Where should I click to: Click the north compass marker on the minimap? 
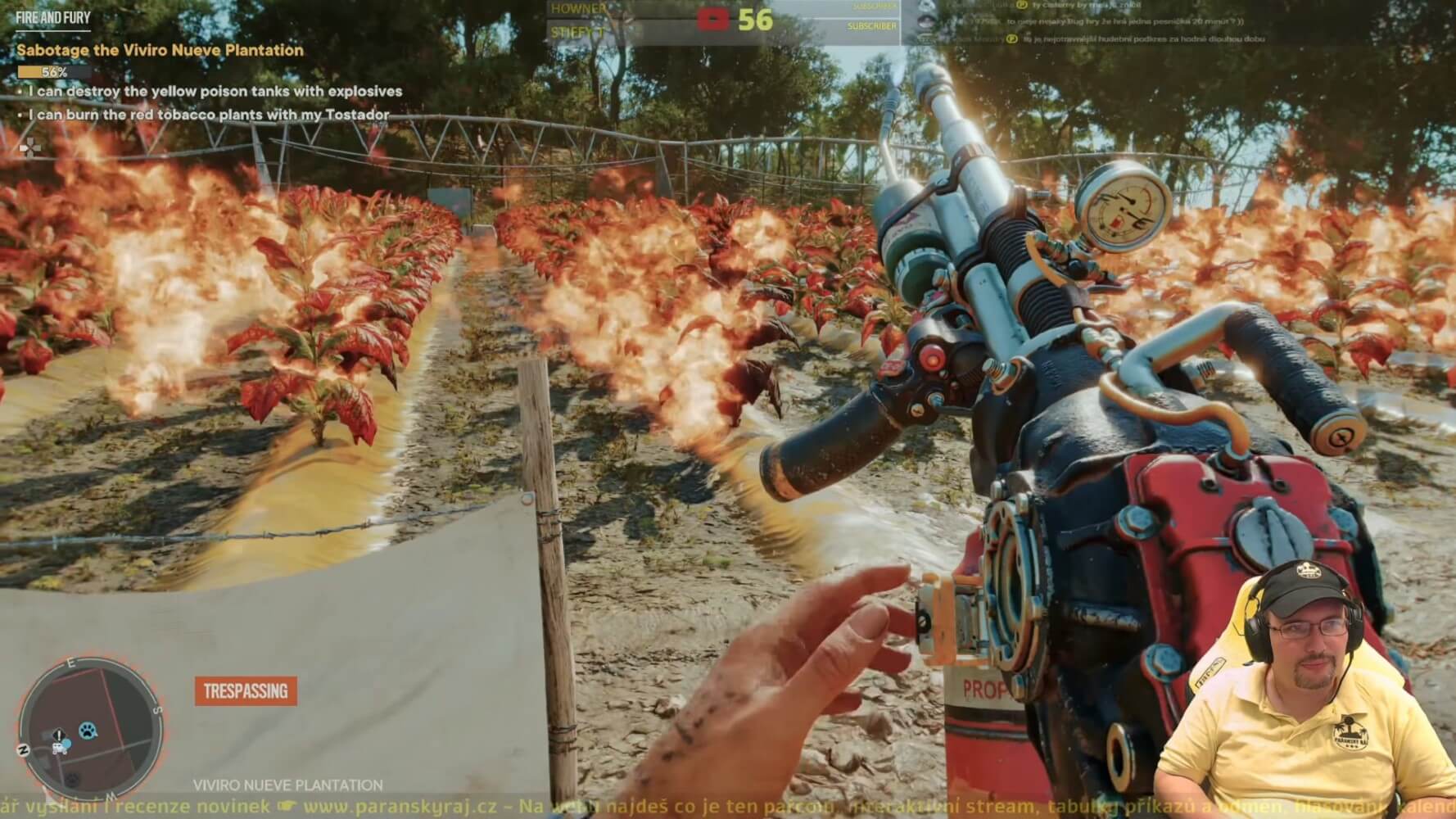(25, 750)
